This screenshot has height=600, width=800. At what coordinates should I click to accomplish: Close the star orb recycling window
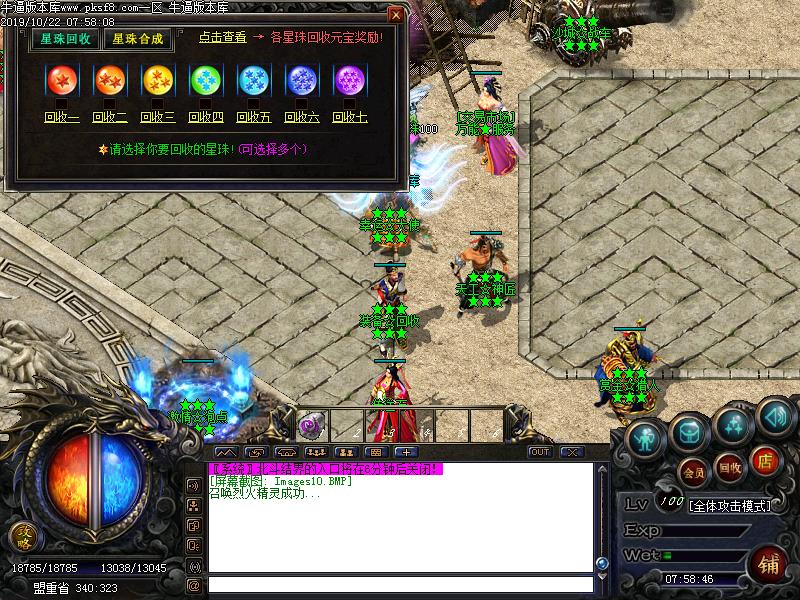(396, 15)
